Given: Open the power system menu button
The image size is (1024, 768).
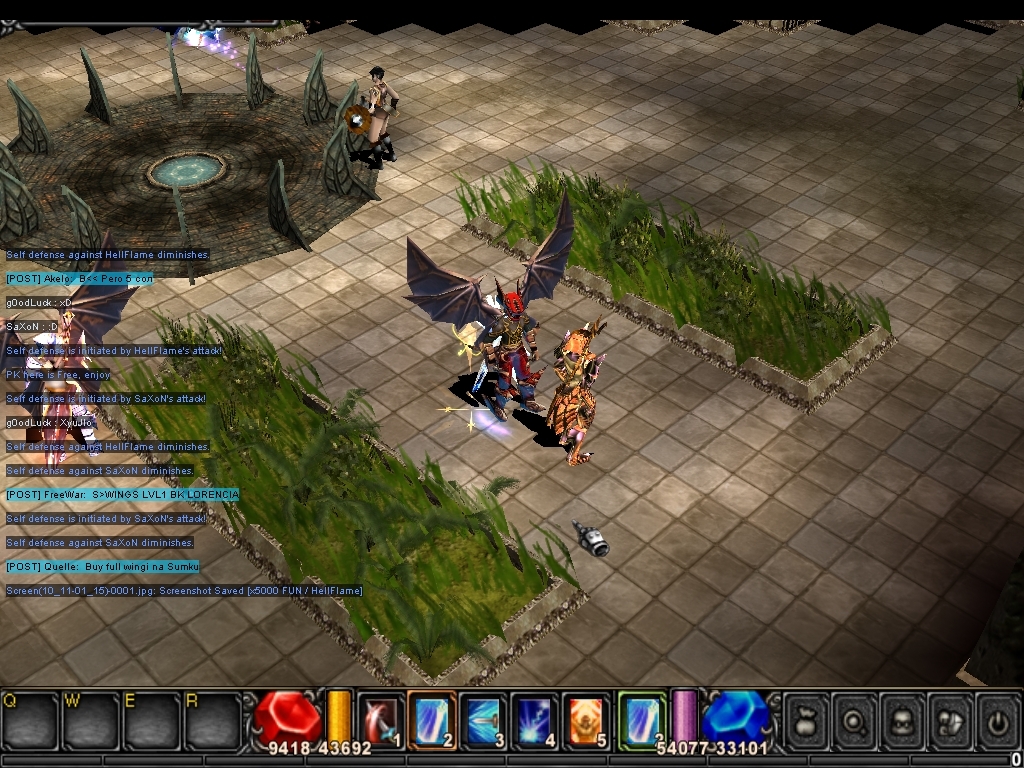Looking at the screenshot, I should click(997, 719).
